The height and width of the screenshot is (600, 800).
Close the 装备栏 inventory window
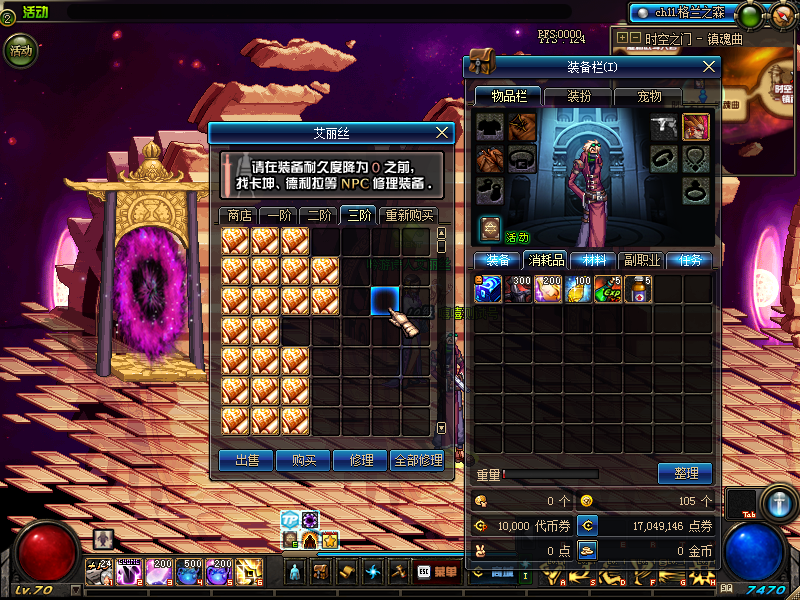(709, 66)
